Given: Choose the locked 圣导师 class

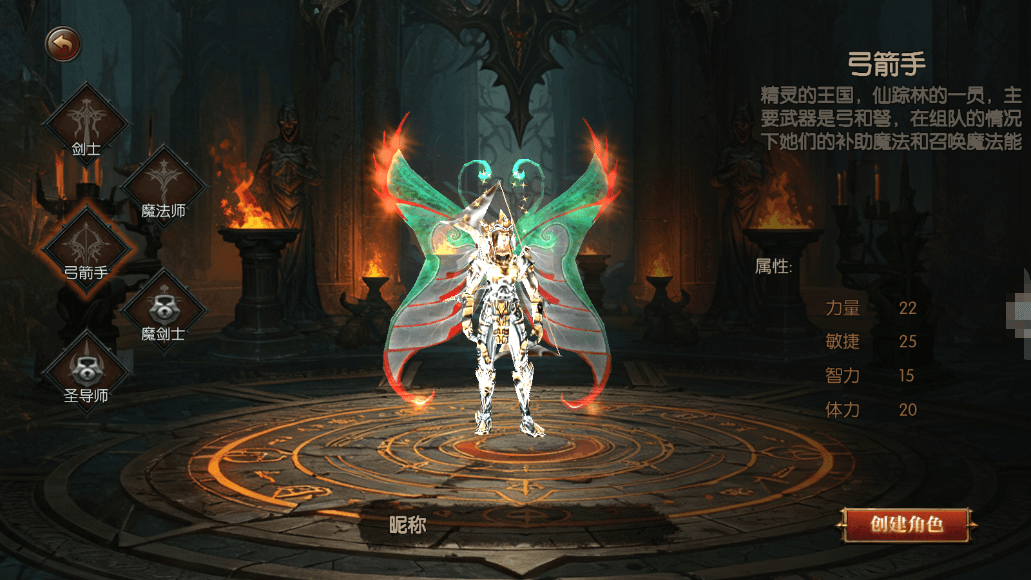Looking at the screenshot, I should [x=86, y=367].
